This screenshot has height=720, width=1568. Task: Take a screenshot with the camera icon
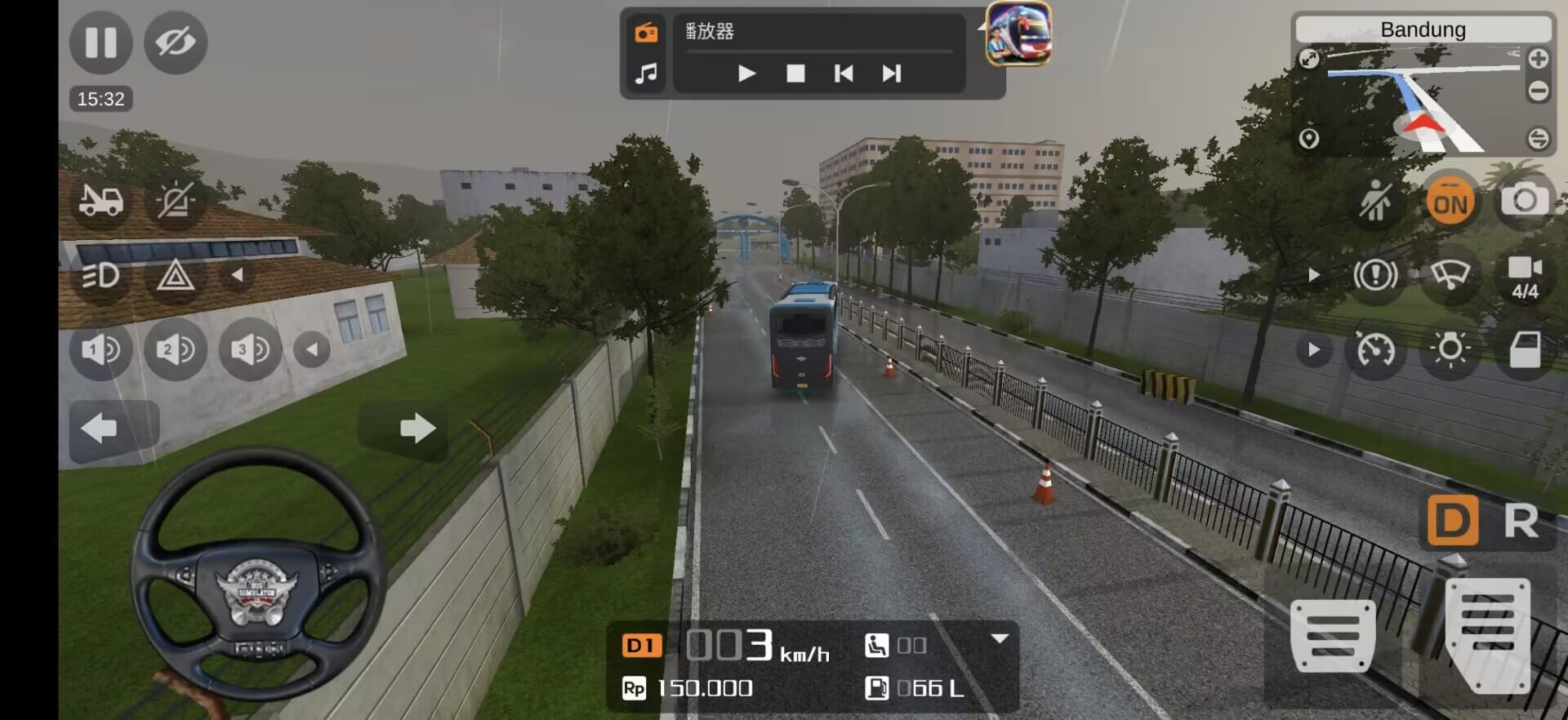point(1524,201)
